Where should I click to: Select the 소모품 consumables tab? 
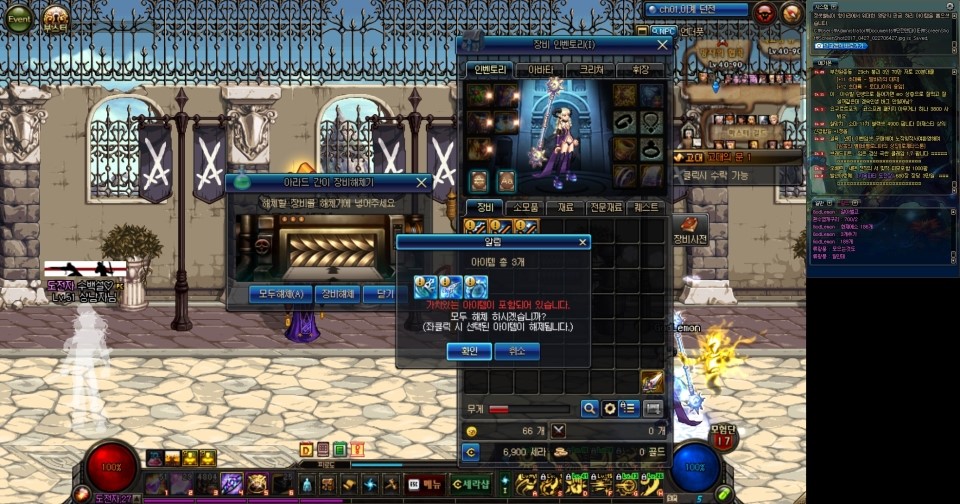point(526,207)
